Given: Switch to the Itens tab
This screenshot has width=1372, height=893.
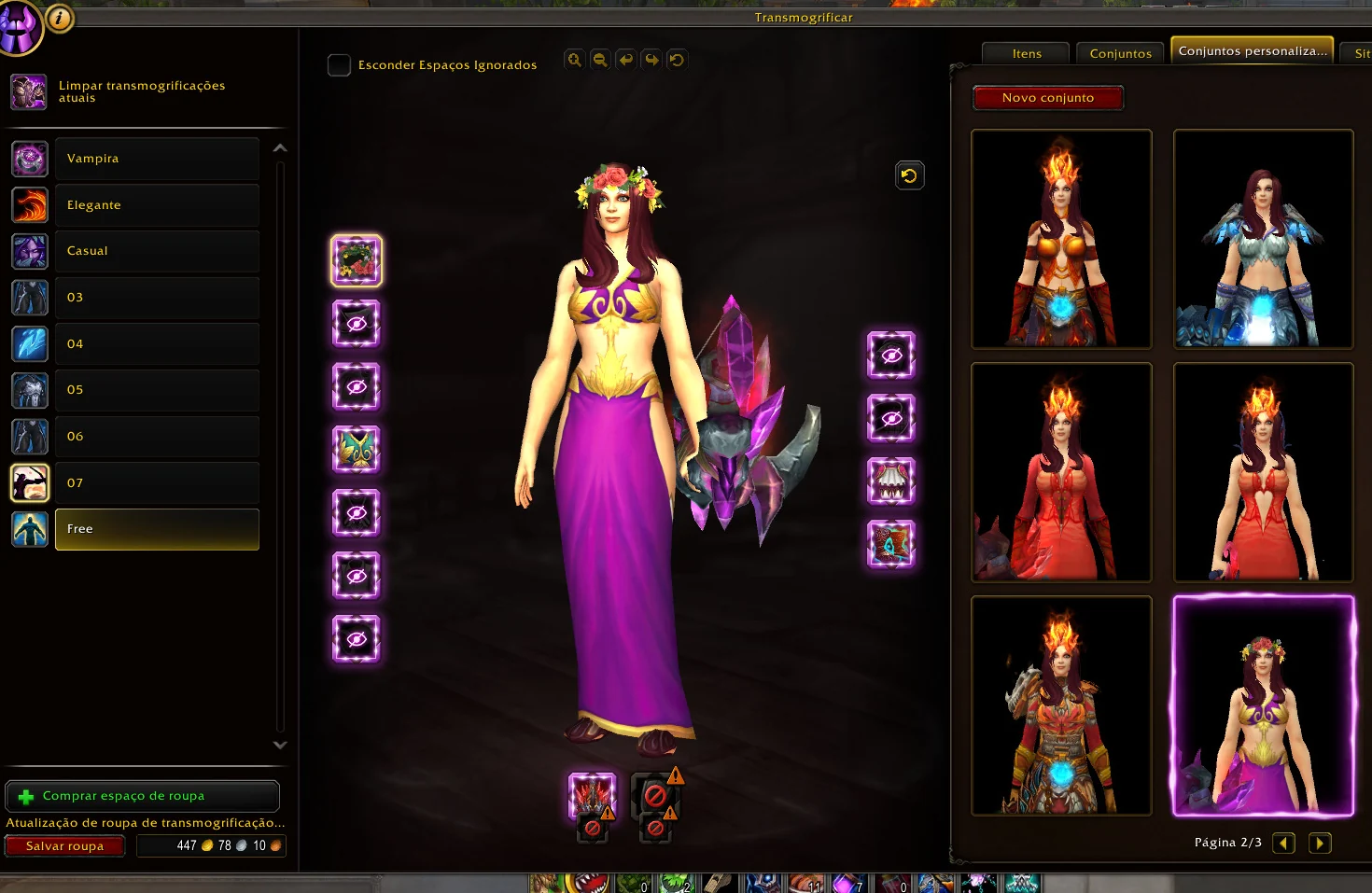Looking at the screenshot, I should pos(1025,53).
